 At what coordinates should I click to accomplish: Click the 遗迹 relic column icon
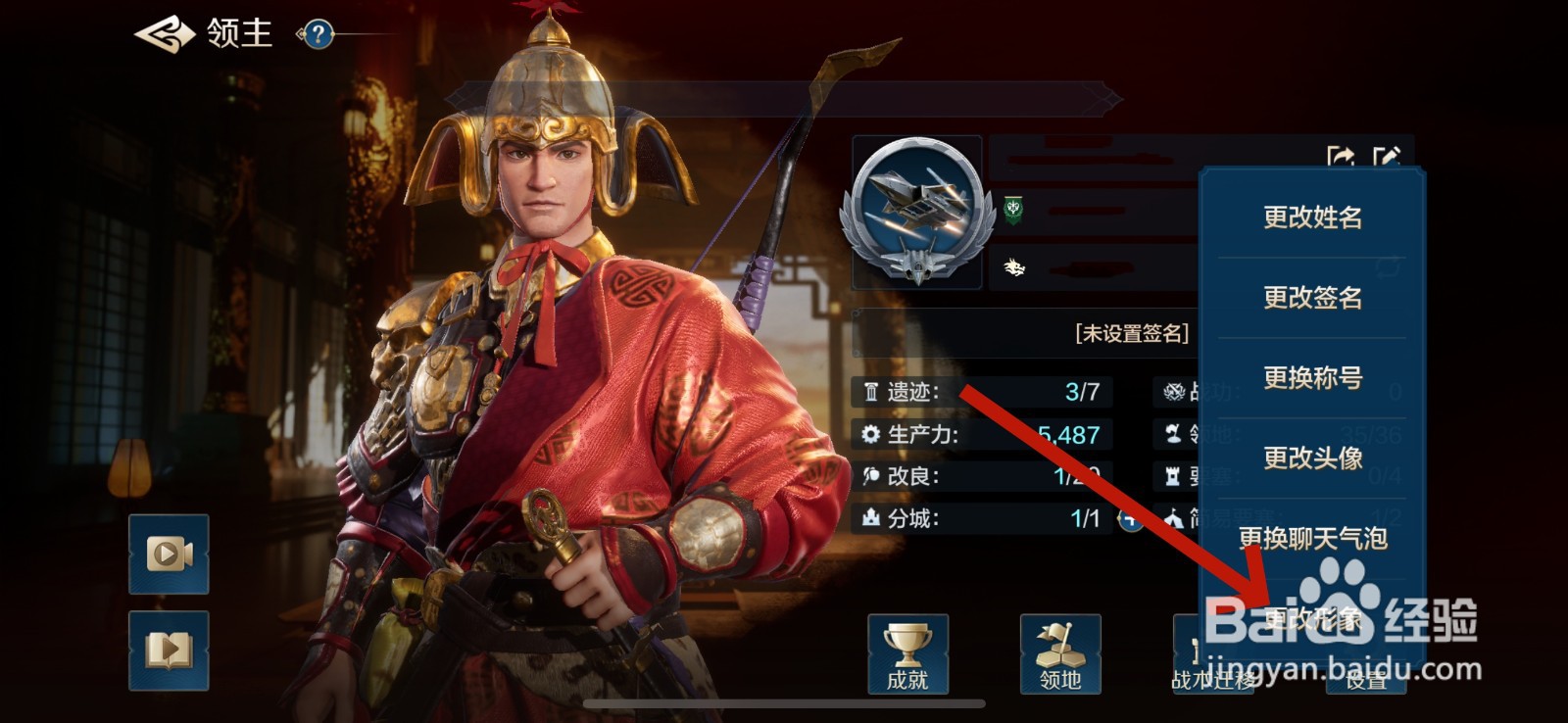click(871, 393)
